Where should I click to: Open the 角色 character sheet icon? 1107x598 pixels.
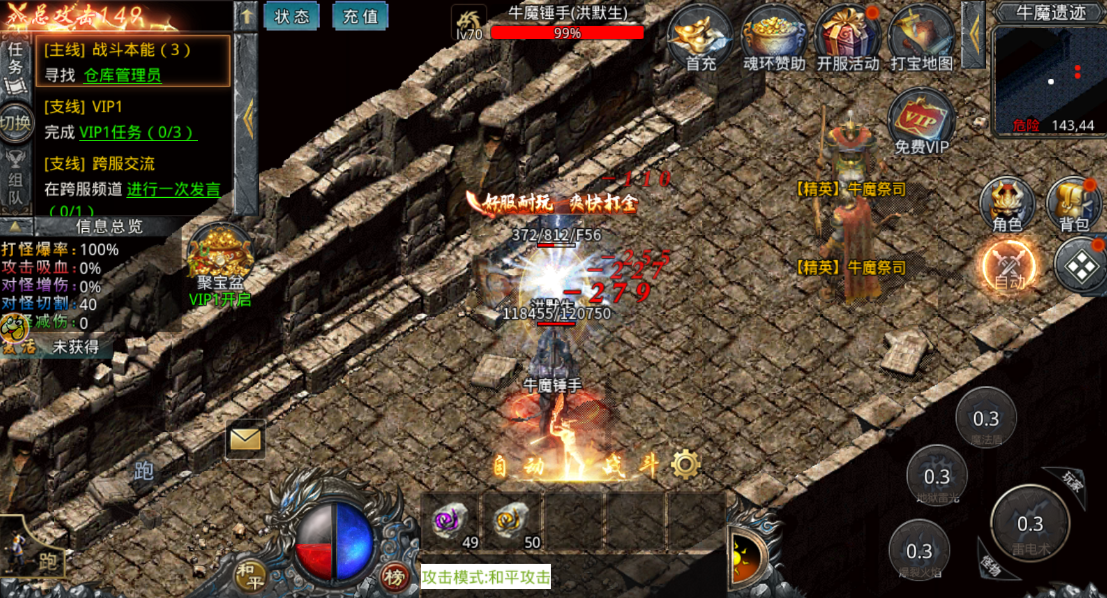(1006, 204)
